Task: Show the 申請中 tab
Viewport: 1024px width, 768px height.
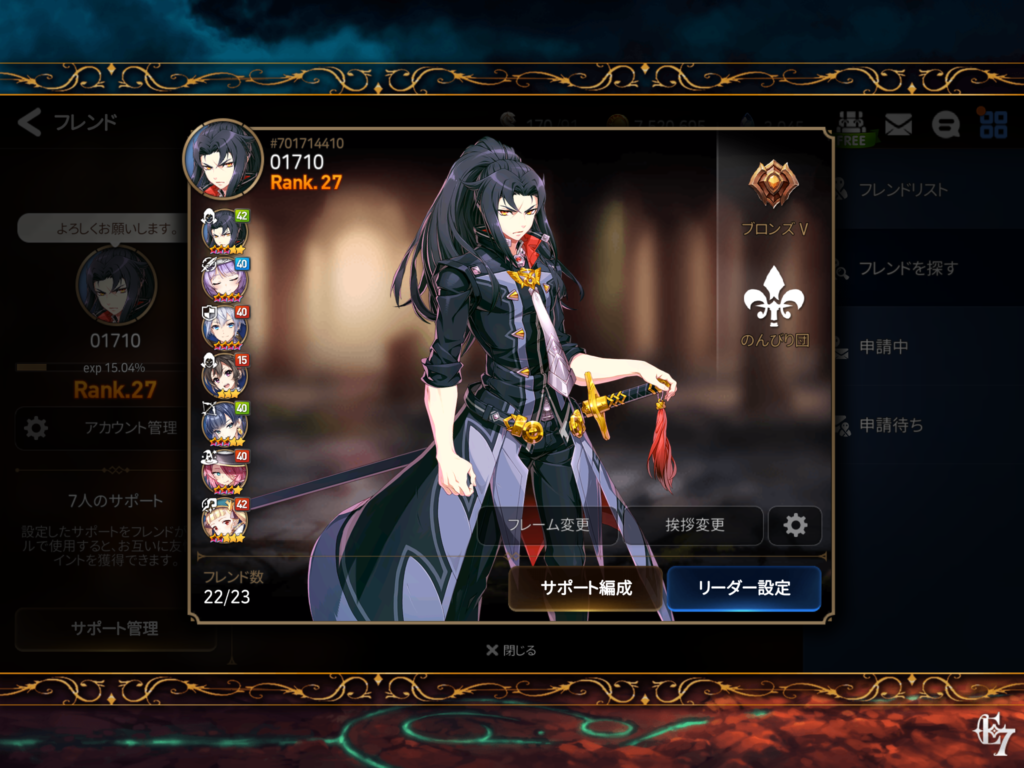Action: tap(882, 346)
